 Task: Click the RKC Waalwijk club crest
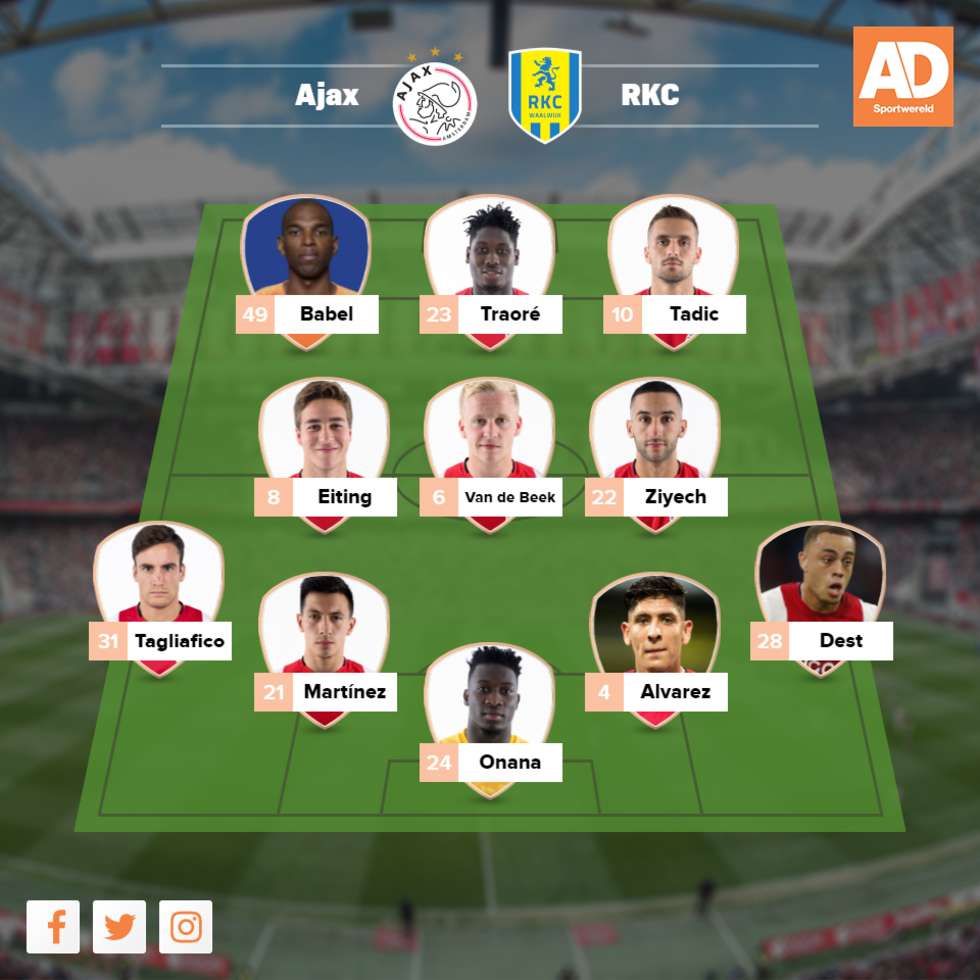click(545, 97)
